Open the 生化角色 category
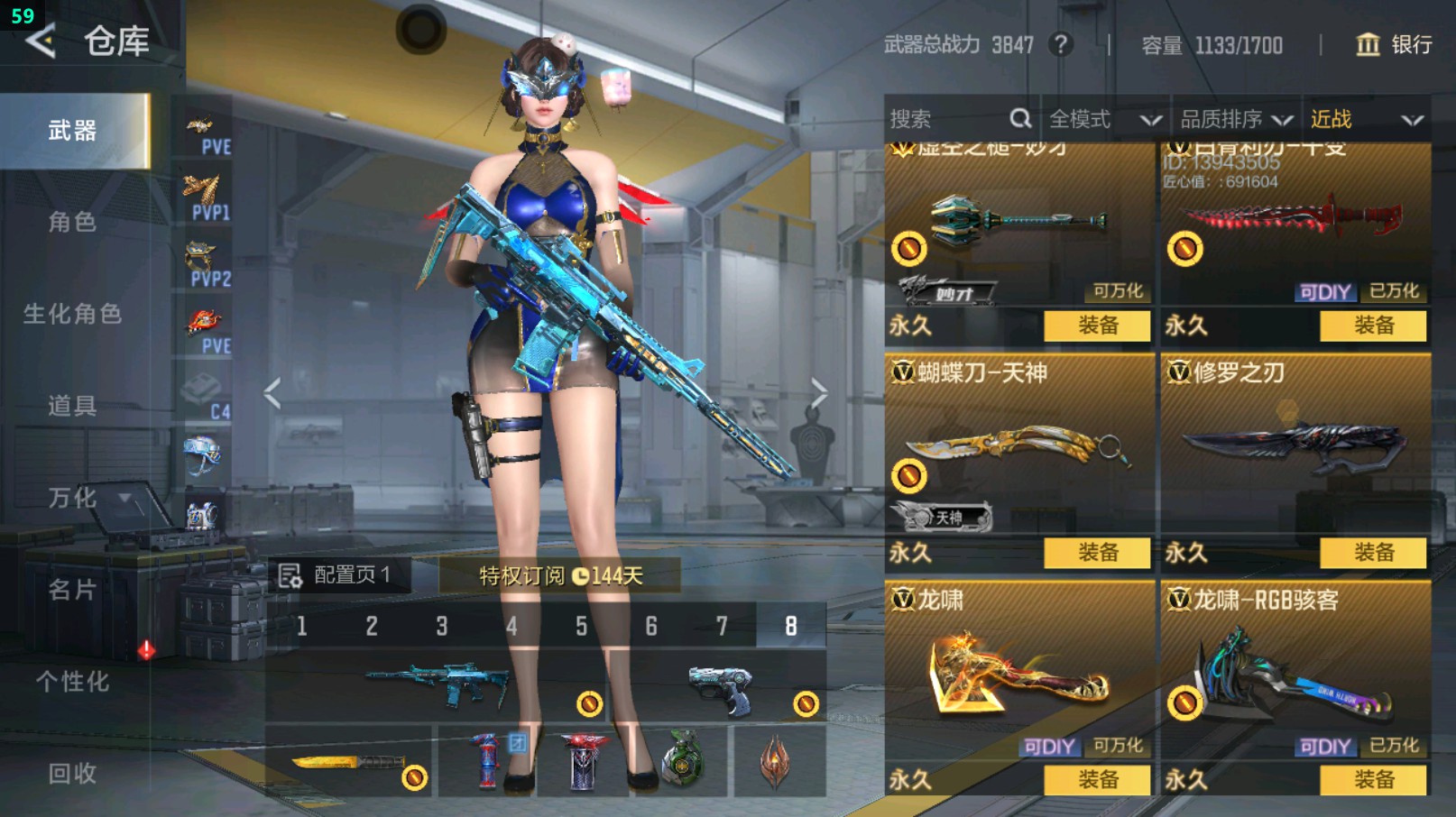 (x=72, y=314)
